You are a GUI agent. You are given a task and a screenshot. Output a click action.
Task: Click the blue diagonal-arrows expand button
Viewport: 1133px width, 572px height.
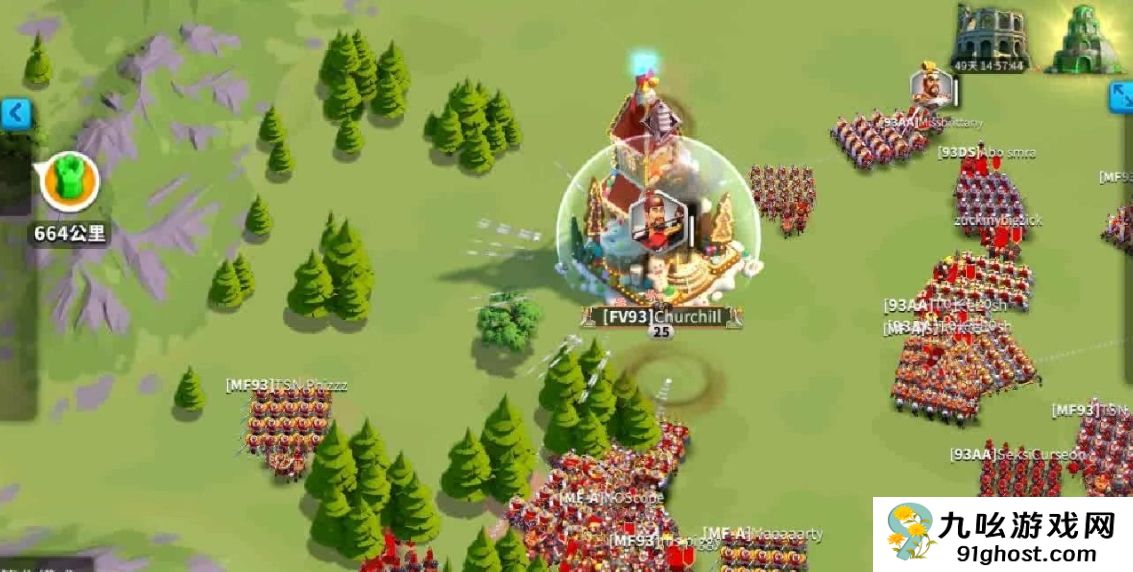pyautogui.click(x=1121, y=97)
